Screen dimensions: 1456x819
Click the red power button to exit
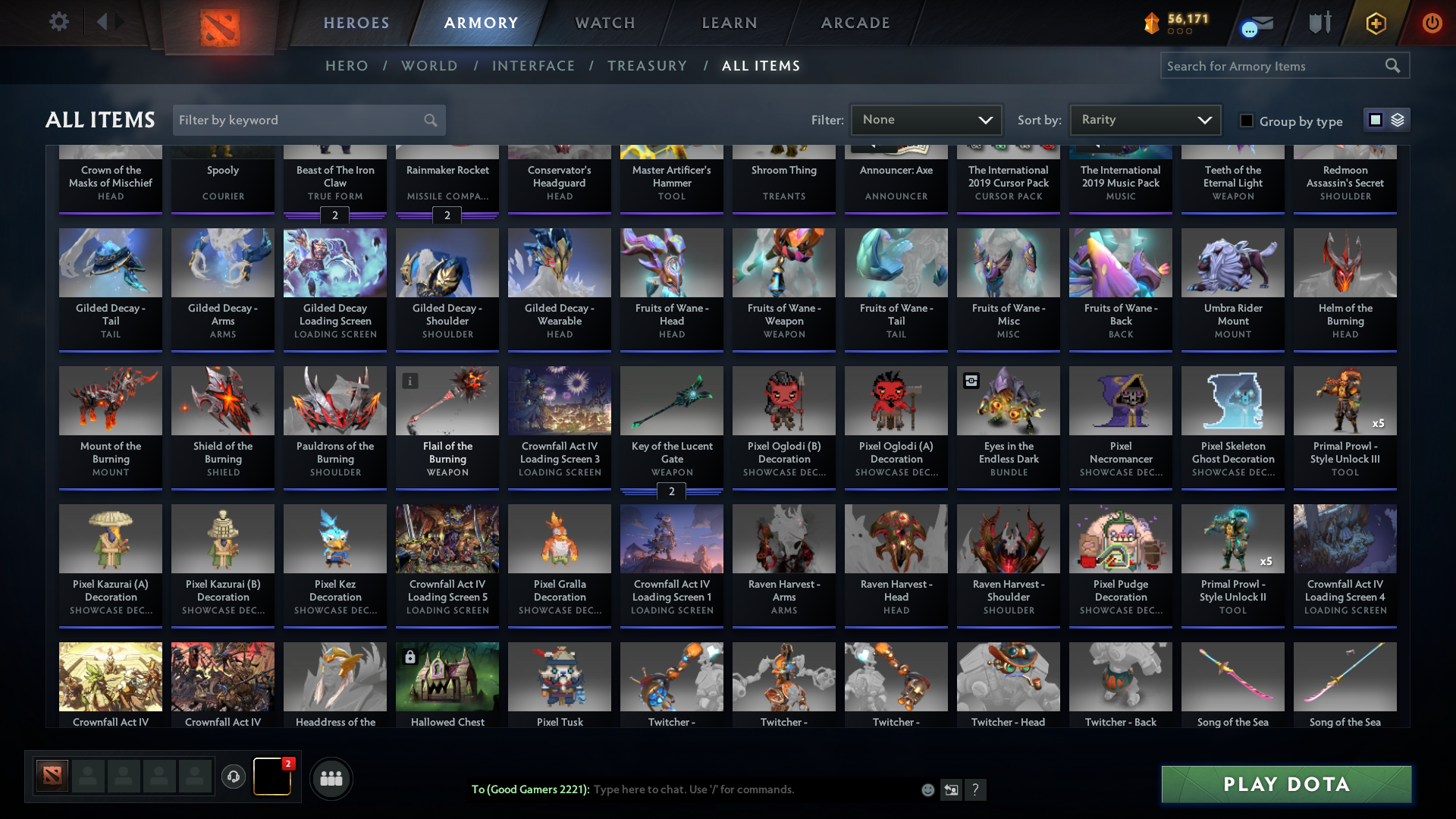tap(1432, 24)
